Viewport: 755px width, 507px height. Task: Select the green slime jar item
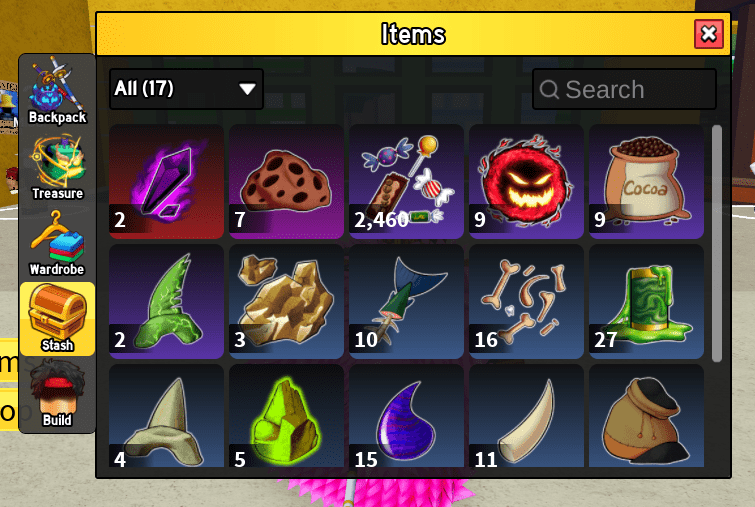[x=646, y=301]
